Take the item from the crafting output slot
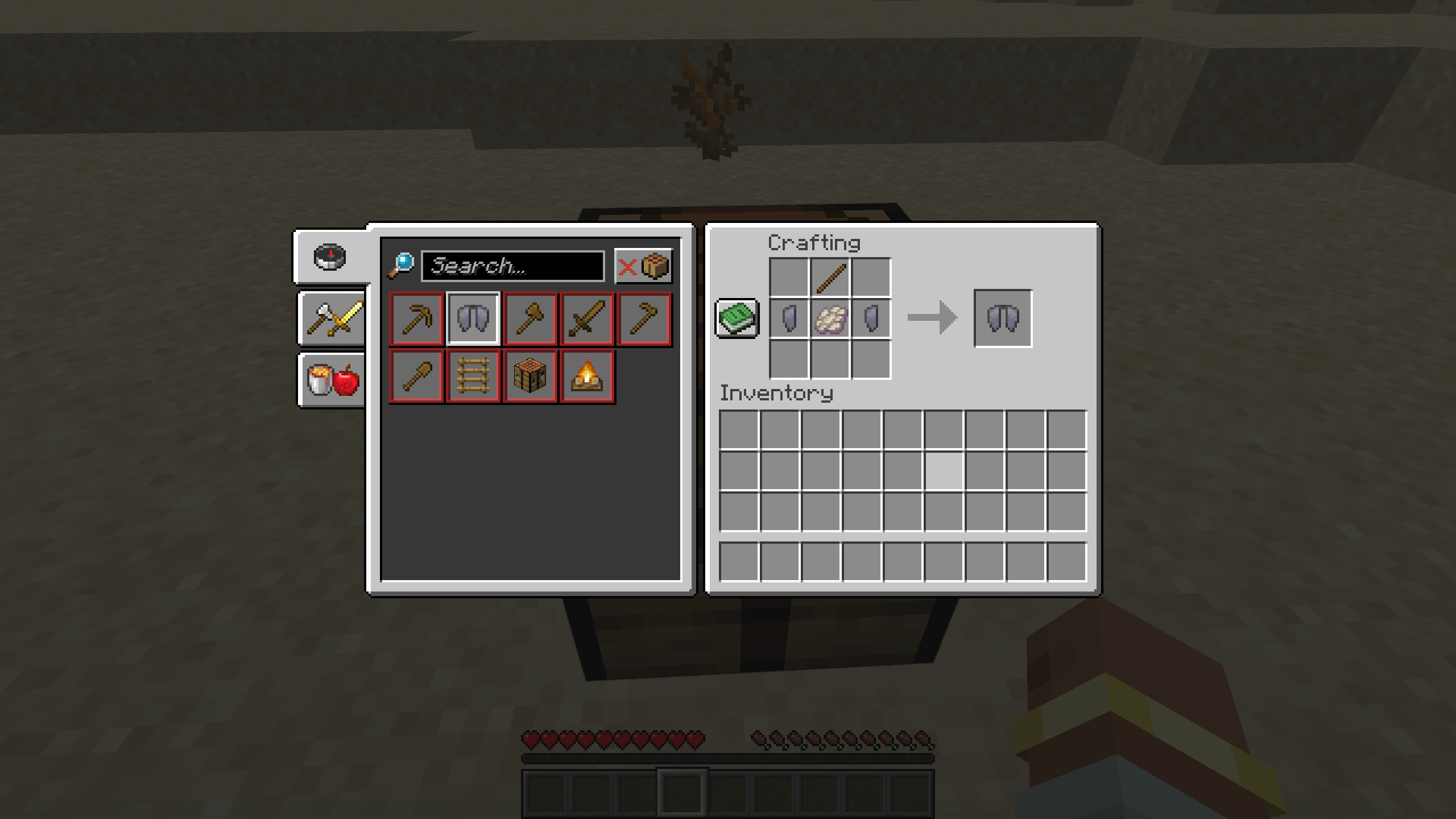 [x=1003, y=318]
